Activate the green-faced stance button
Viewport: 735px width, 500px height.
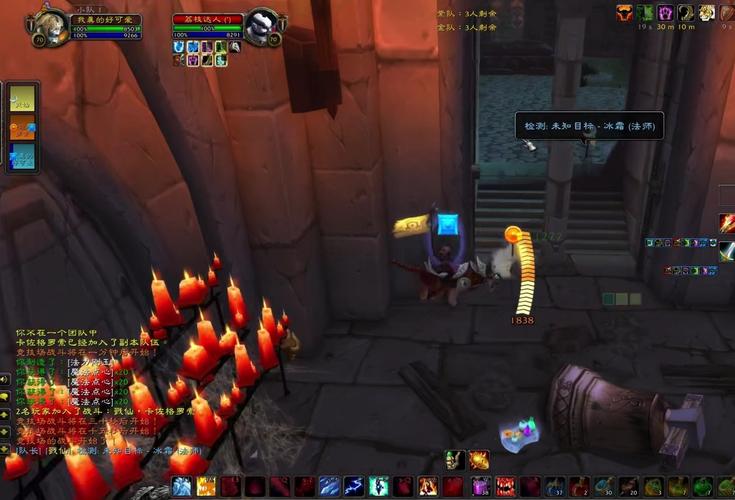455,459
